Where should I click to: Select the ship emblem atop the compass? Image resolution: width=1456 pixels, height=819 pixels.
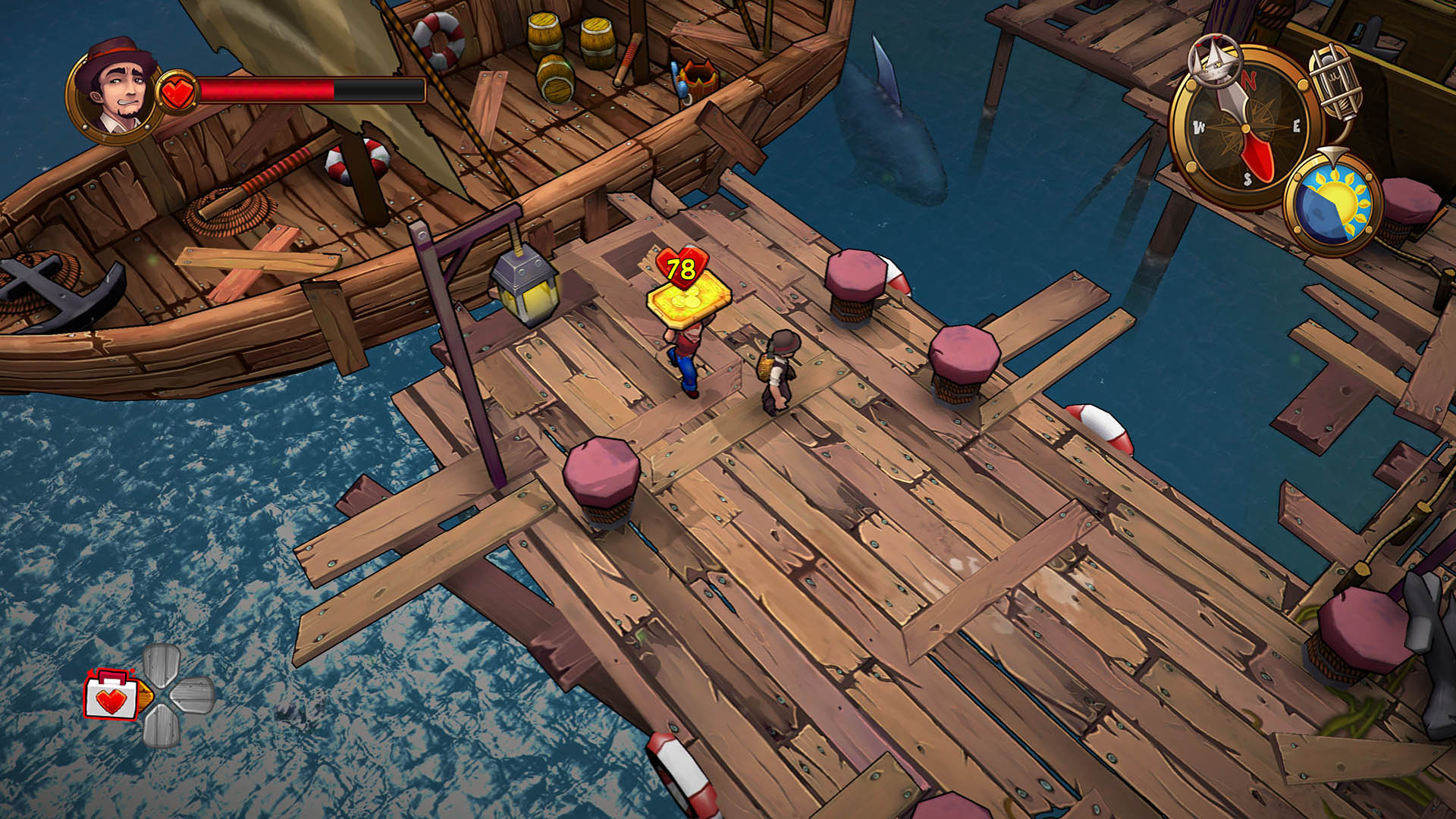coord(1215,59)
